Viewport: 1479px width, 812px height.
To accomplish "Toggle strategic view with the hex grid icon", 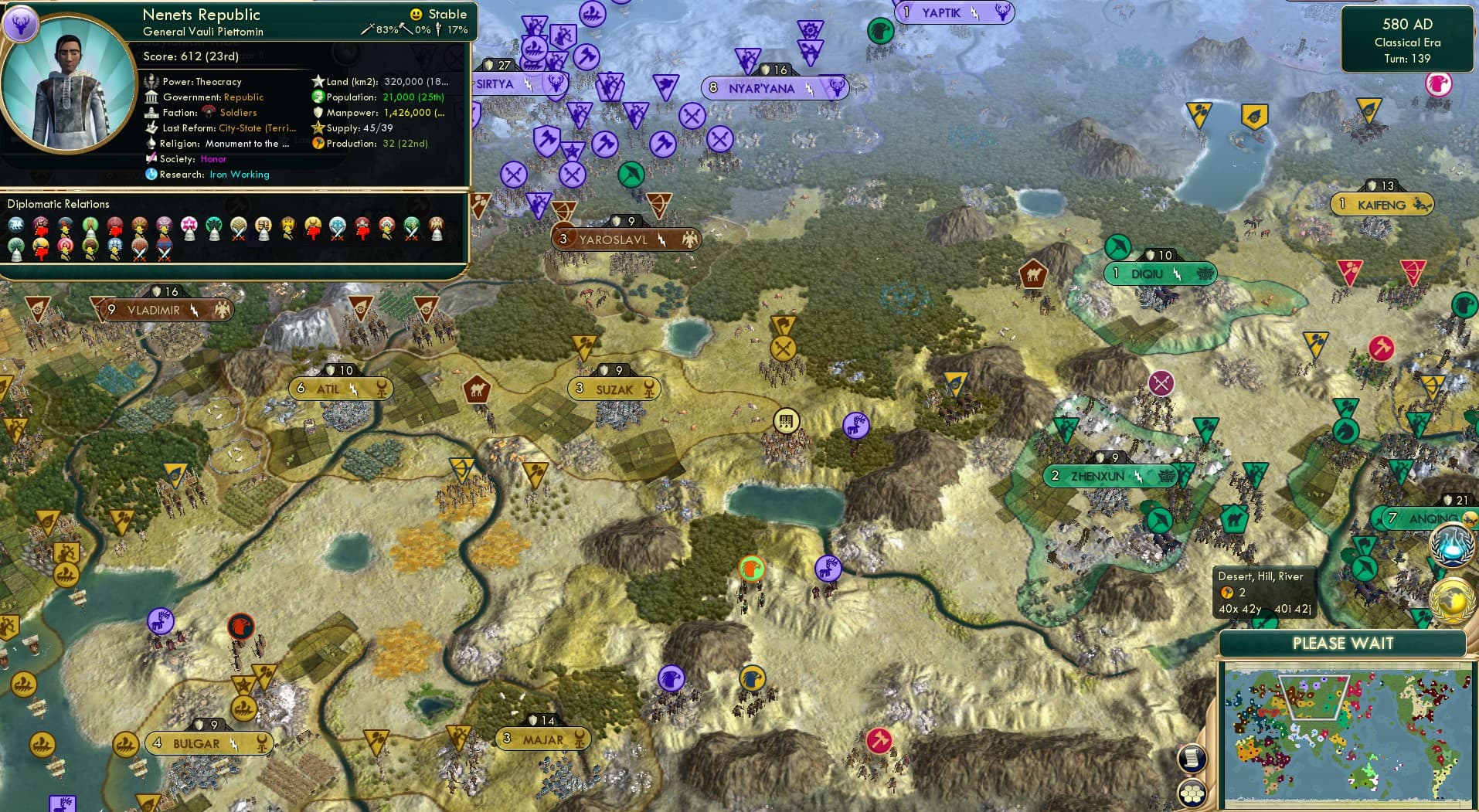I will (1191, 792).
